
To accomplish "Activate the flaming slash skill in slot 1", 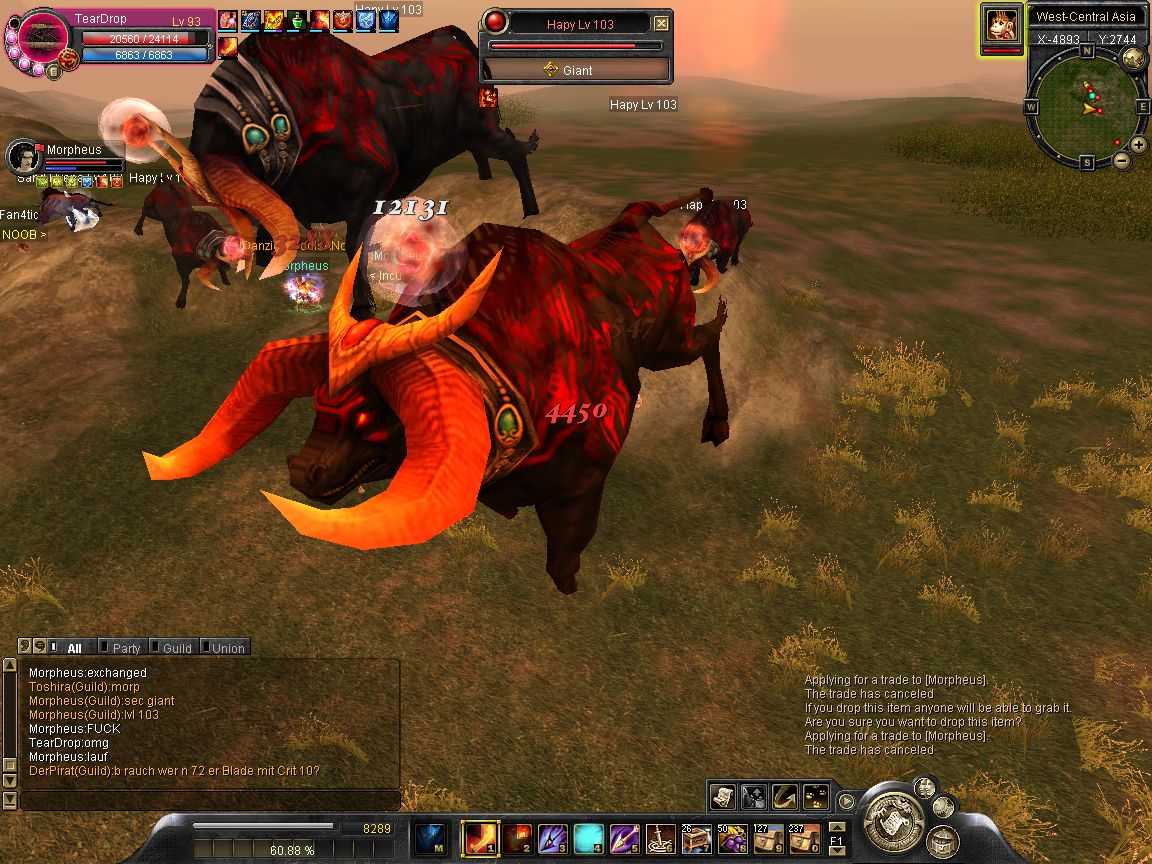I will point(476,837).
